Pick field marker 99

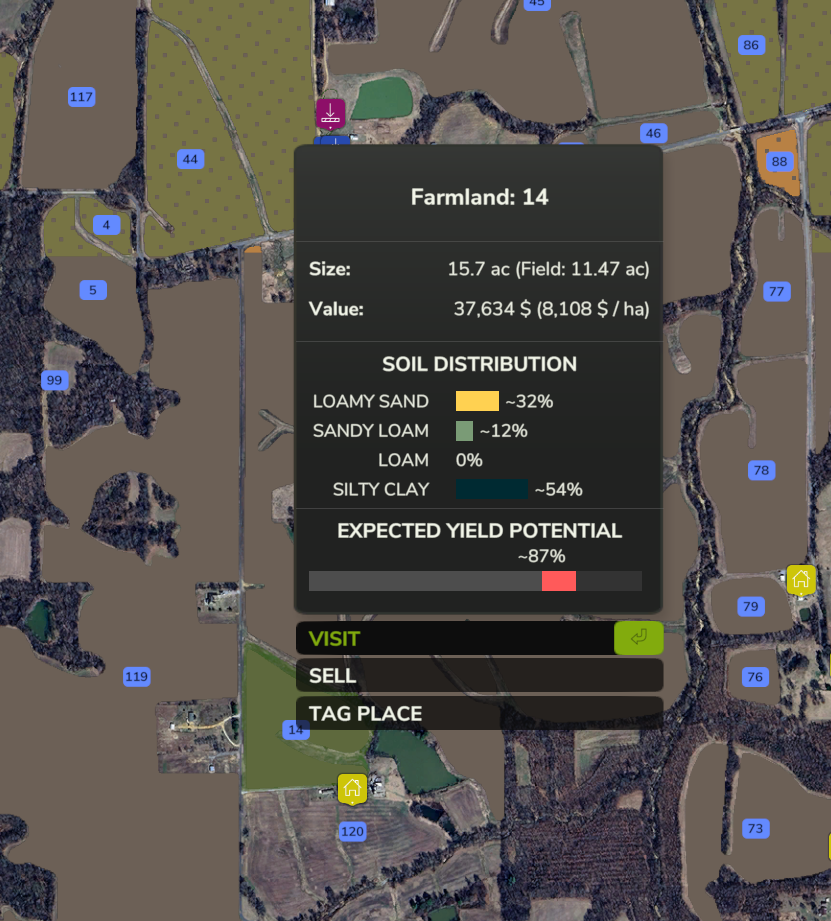pos(54,380)
